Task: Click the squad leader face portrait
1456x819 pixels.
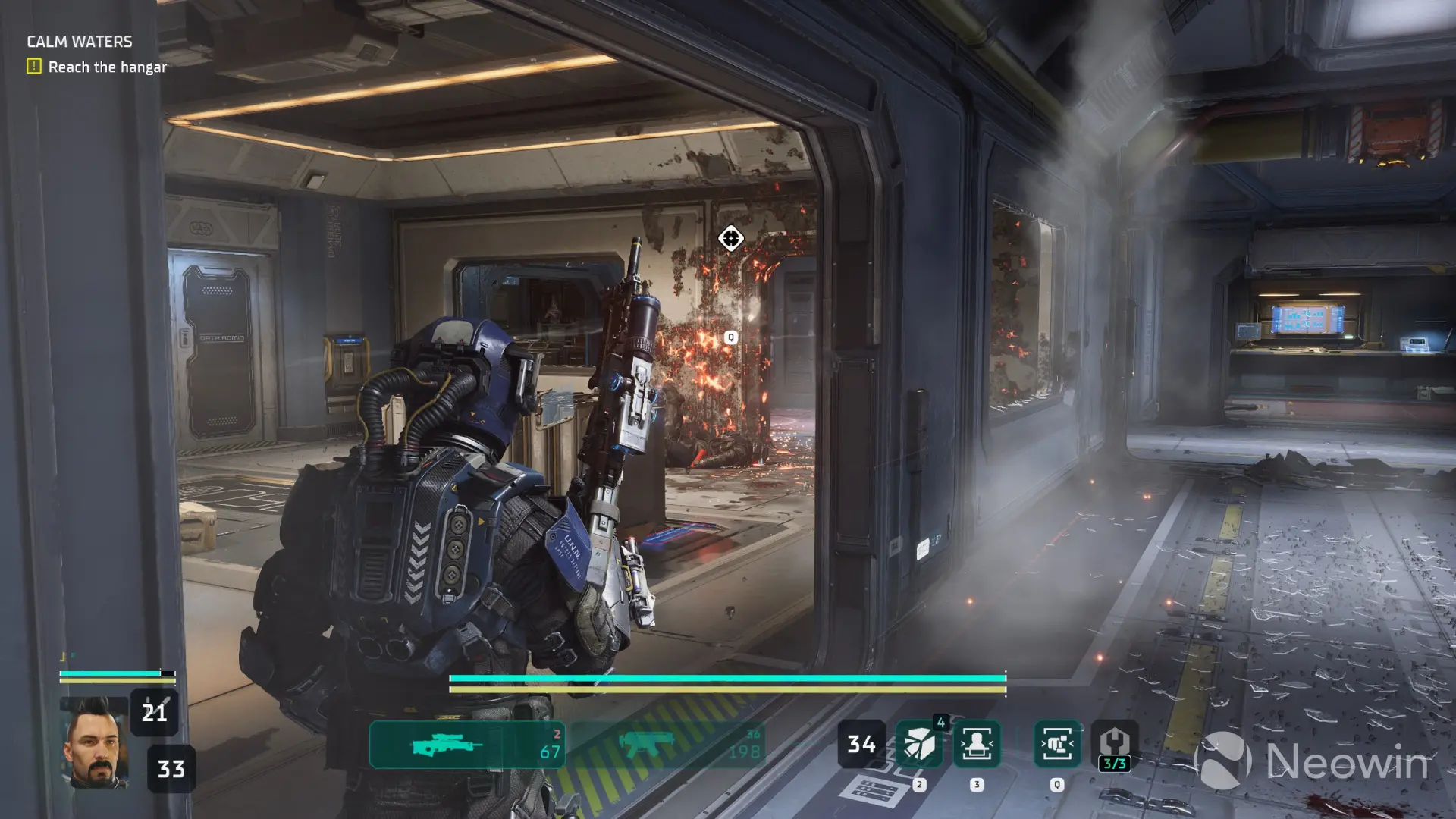Action: coord(94,743)
